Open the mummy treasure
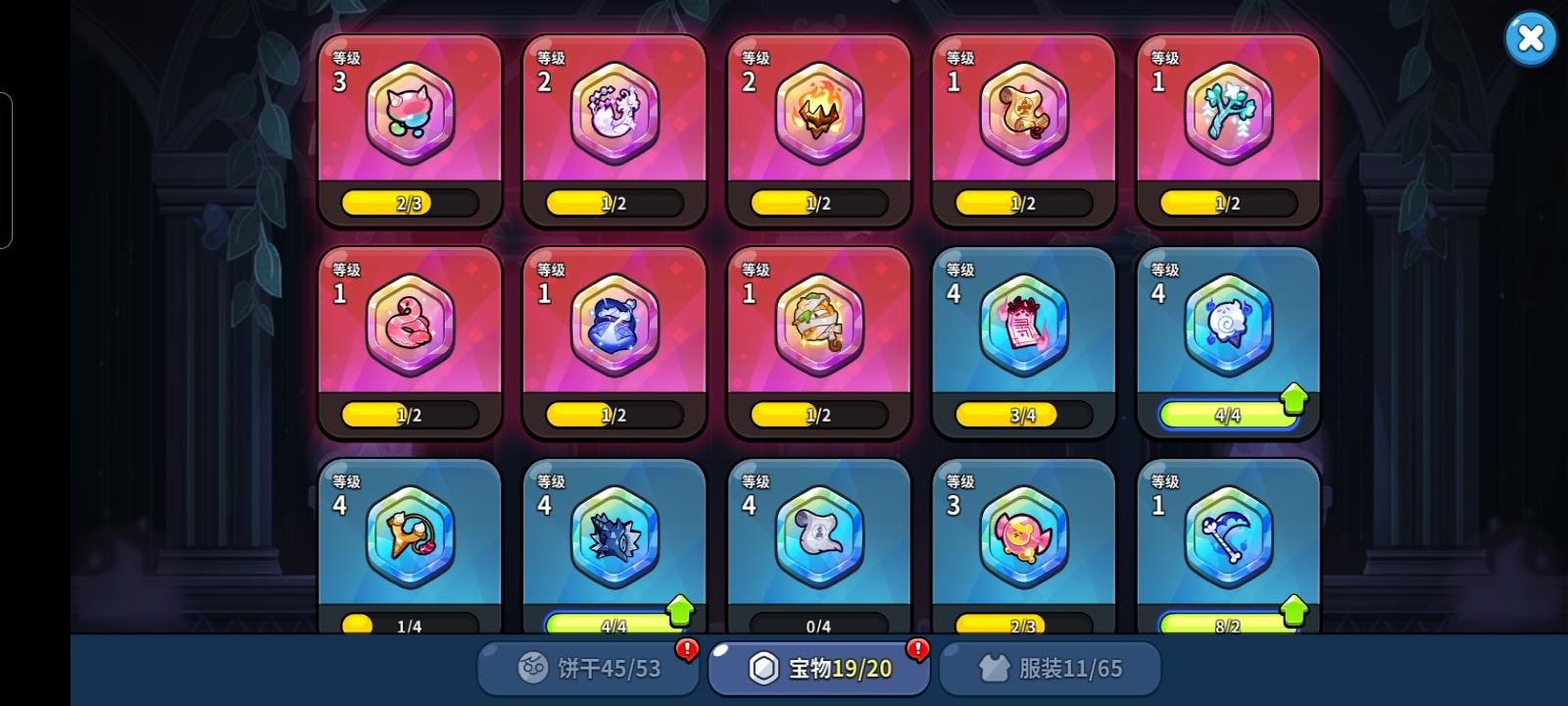This screenshot has width=1568, height=706. tap(818, 324)
